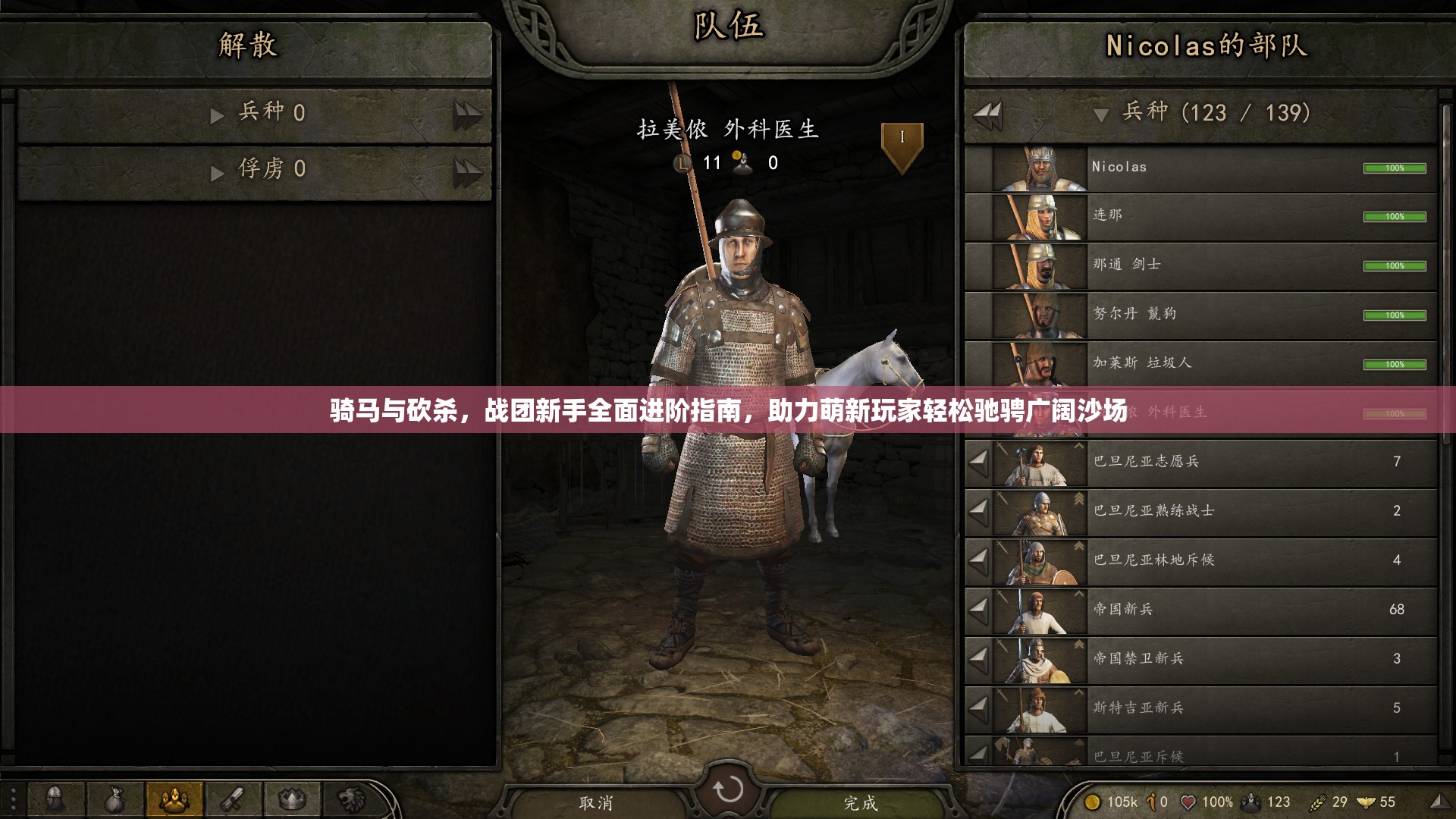This screenshot has width=1456, height=819.
Task: Open the inventory bag icon
Action: (x=115, y=800)
